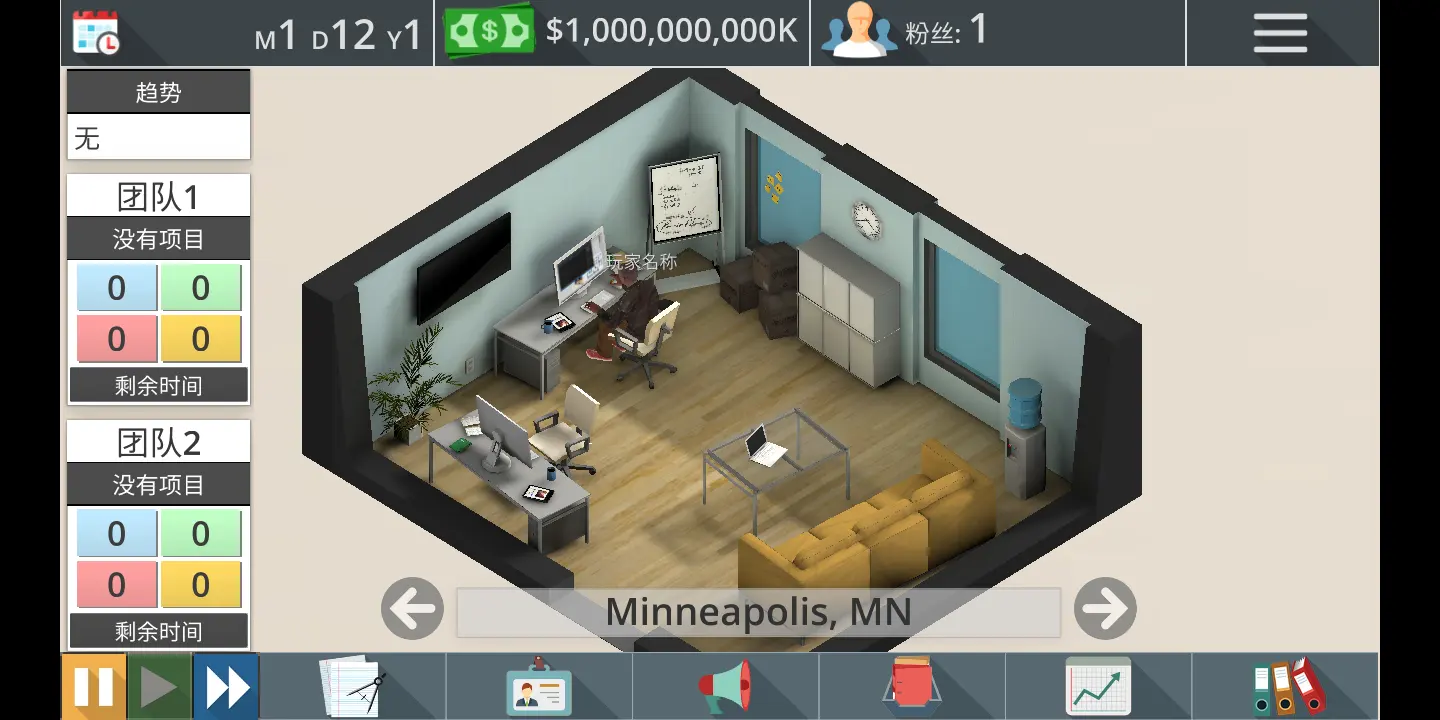Set game to normal play speed

[x=159, y=687]
